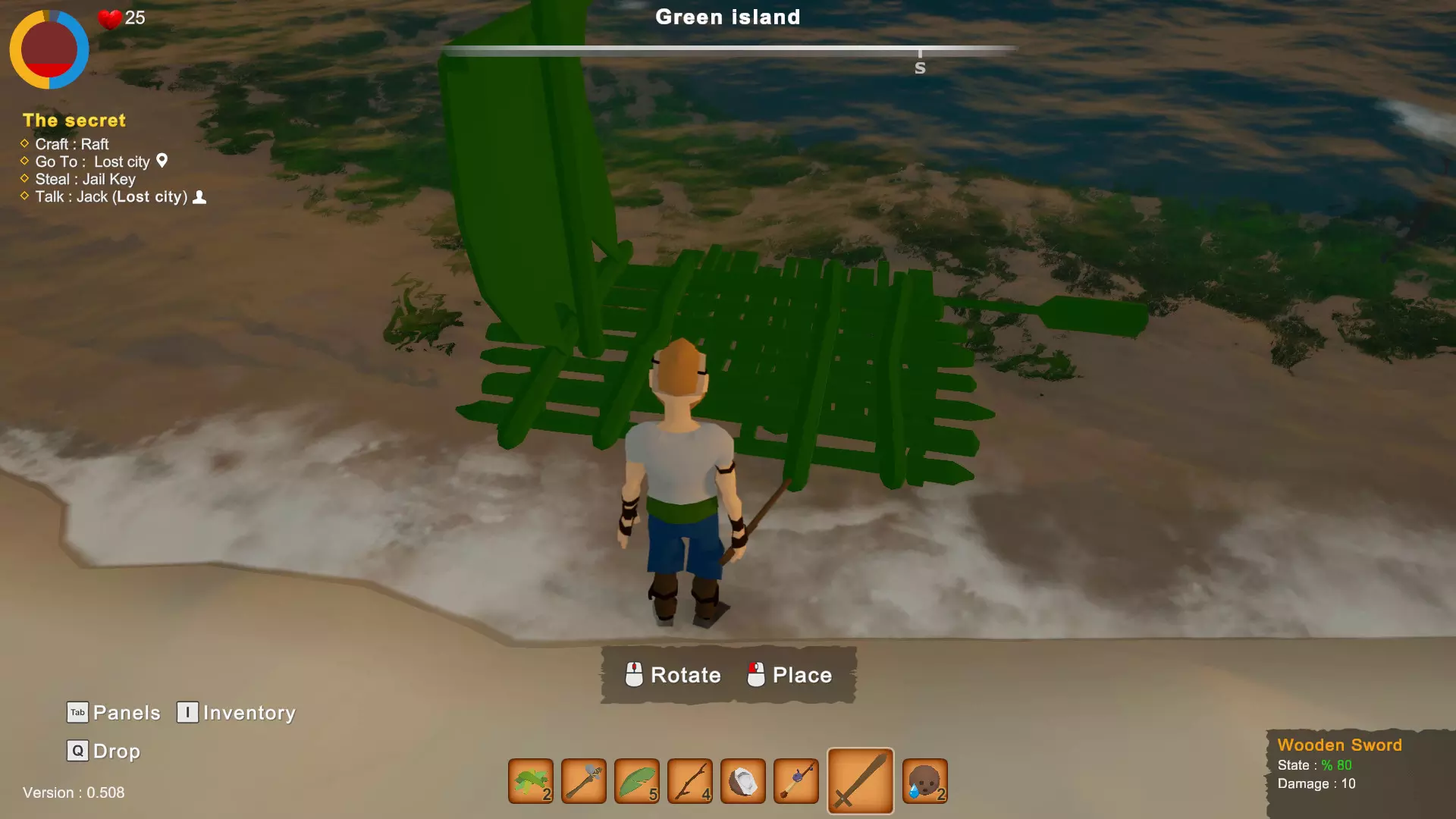Screen dimensions: 1456x819
Task: Equip the fishing rod from the hotbar
Action: point(796,781)
